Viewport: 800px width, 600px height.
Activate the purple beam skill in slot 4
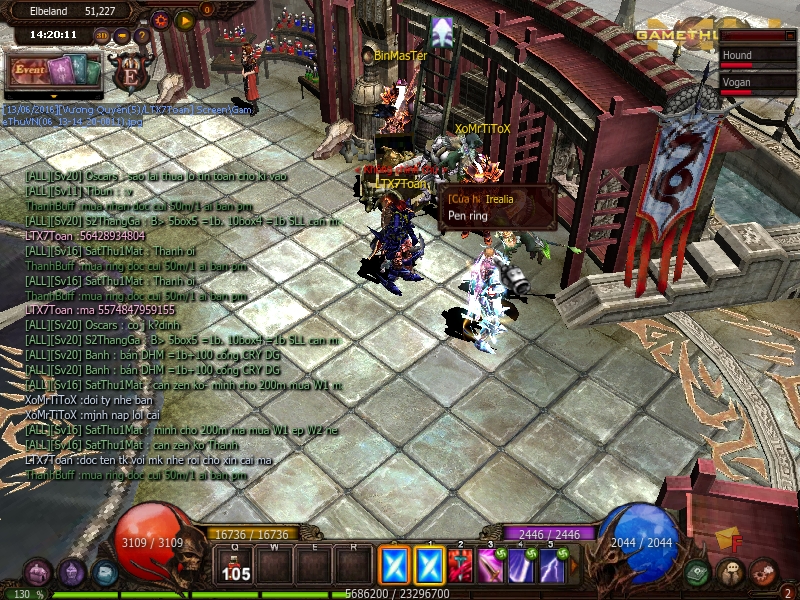click(521, 567)
